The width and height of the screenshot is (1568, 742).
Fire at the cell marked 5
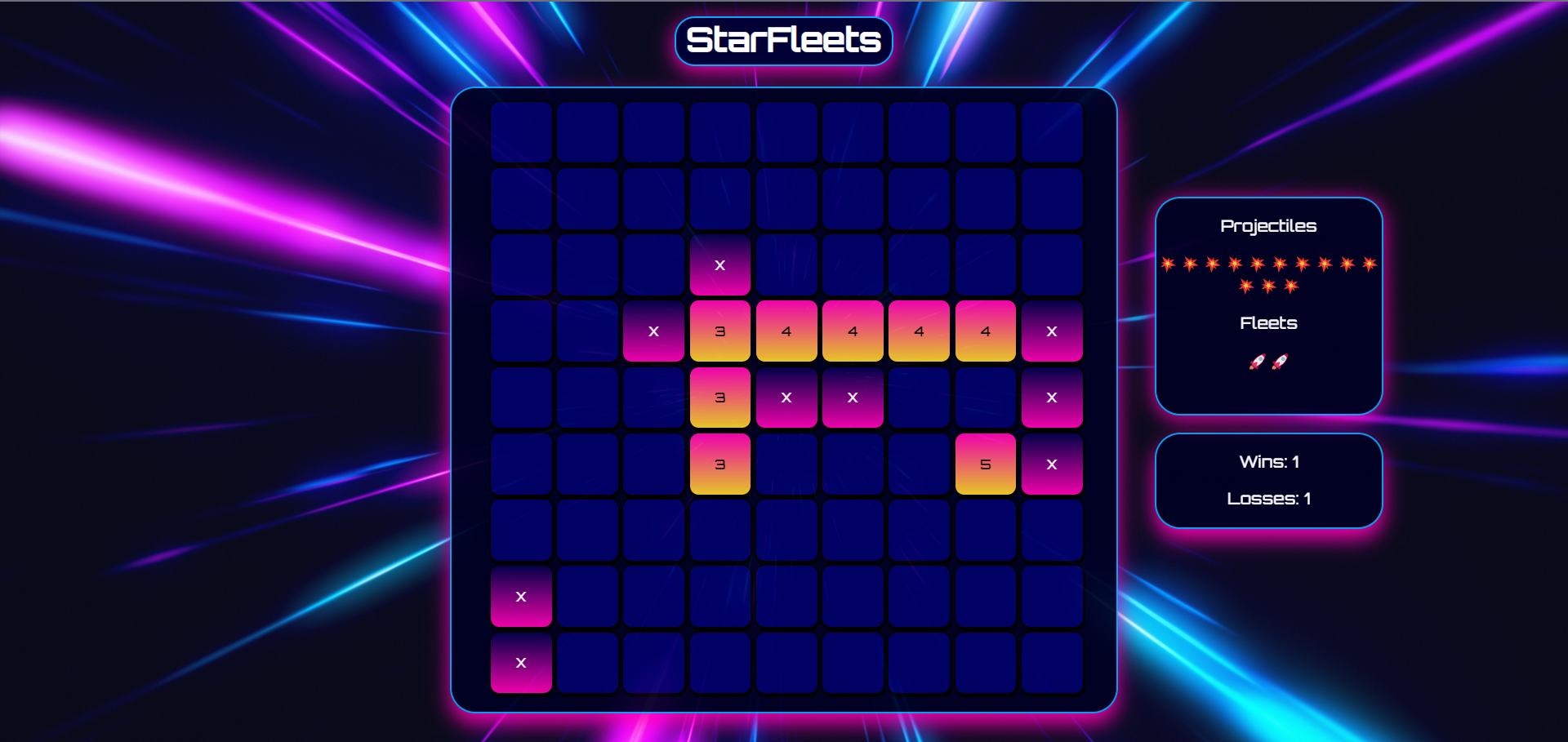click(985, 464)
